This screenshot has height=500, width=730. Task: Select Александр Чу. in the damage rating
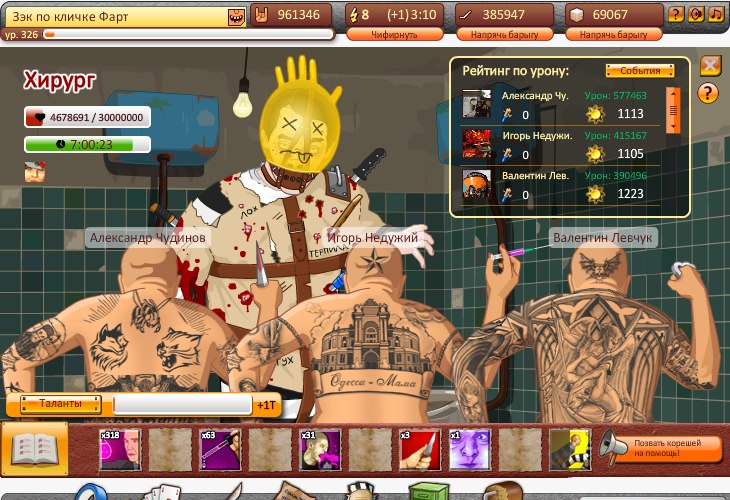point(536,96)
